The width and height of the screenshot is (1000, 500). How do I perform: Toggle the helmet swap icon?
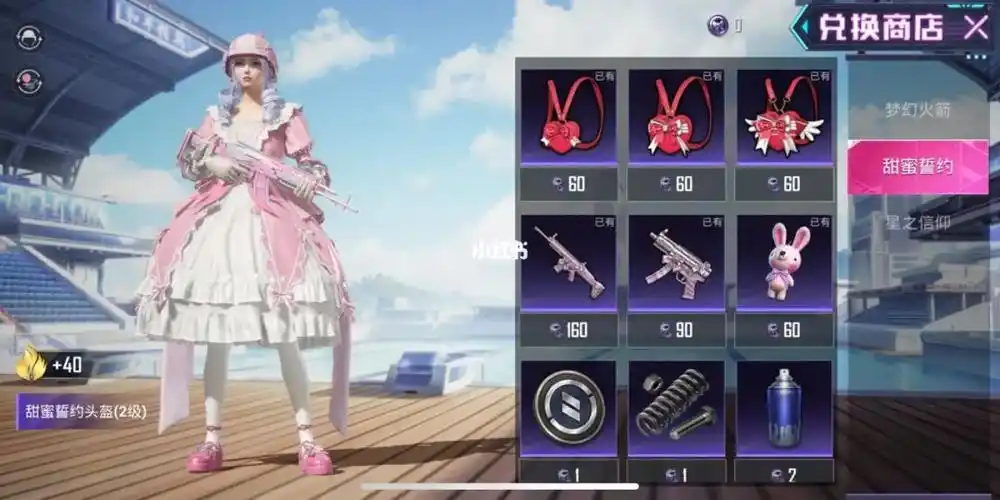click(30, 36)
